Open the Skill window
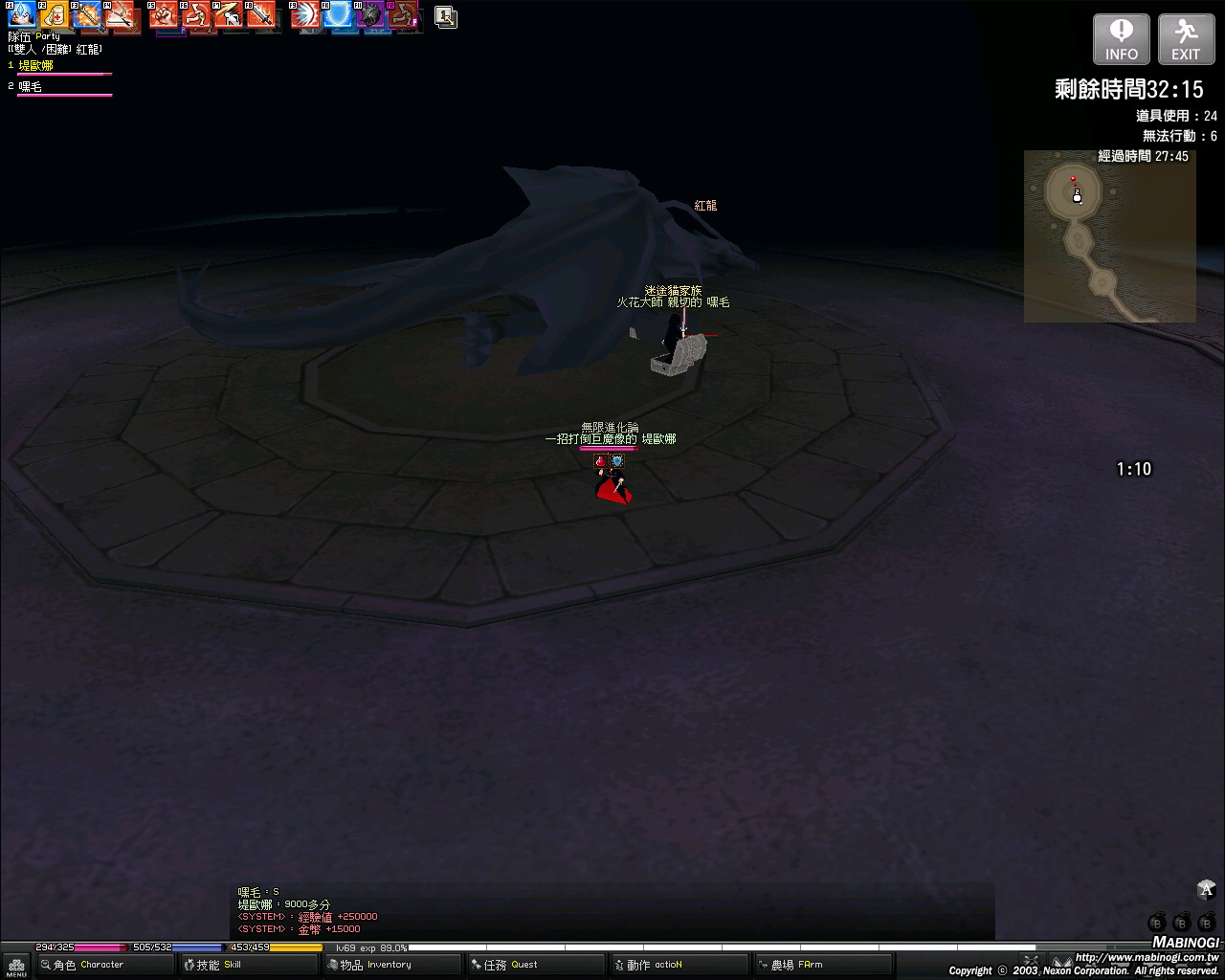The image size is (1225, 980). (x=249, y=965)
